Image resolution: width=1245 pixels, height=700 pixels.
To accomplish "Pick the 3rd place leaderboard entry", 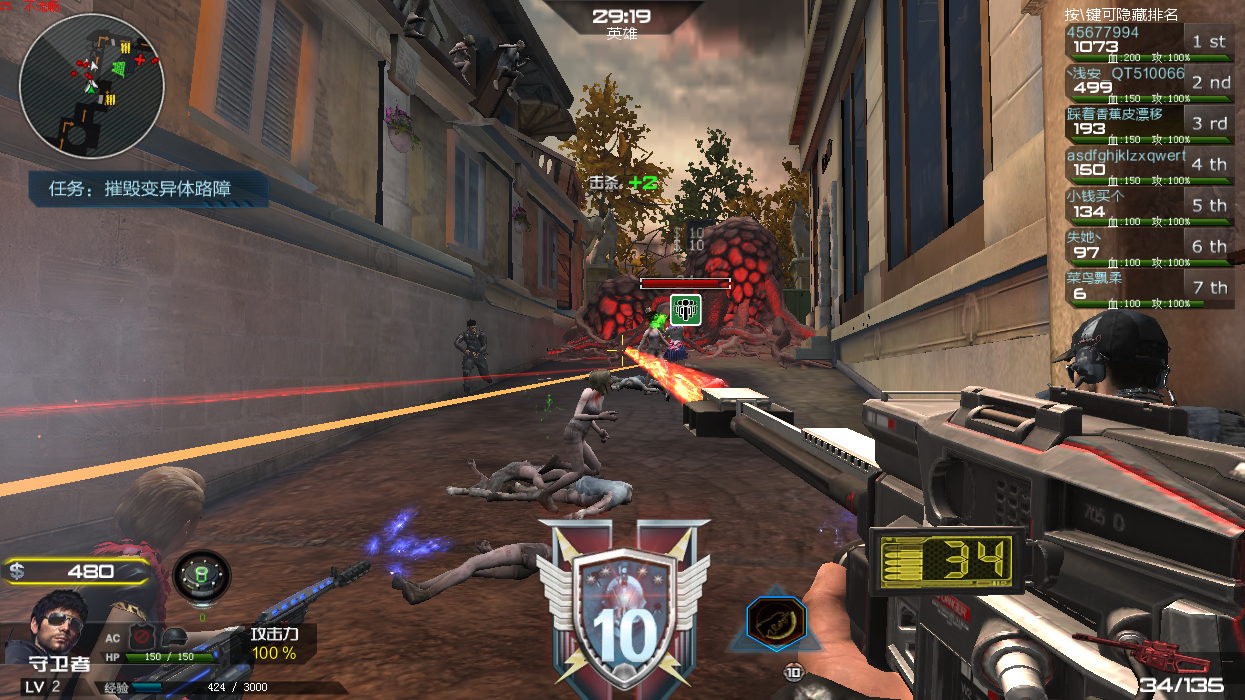I will (1148, 125).
